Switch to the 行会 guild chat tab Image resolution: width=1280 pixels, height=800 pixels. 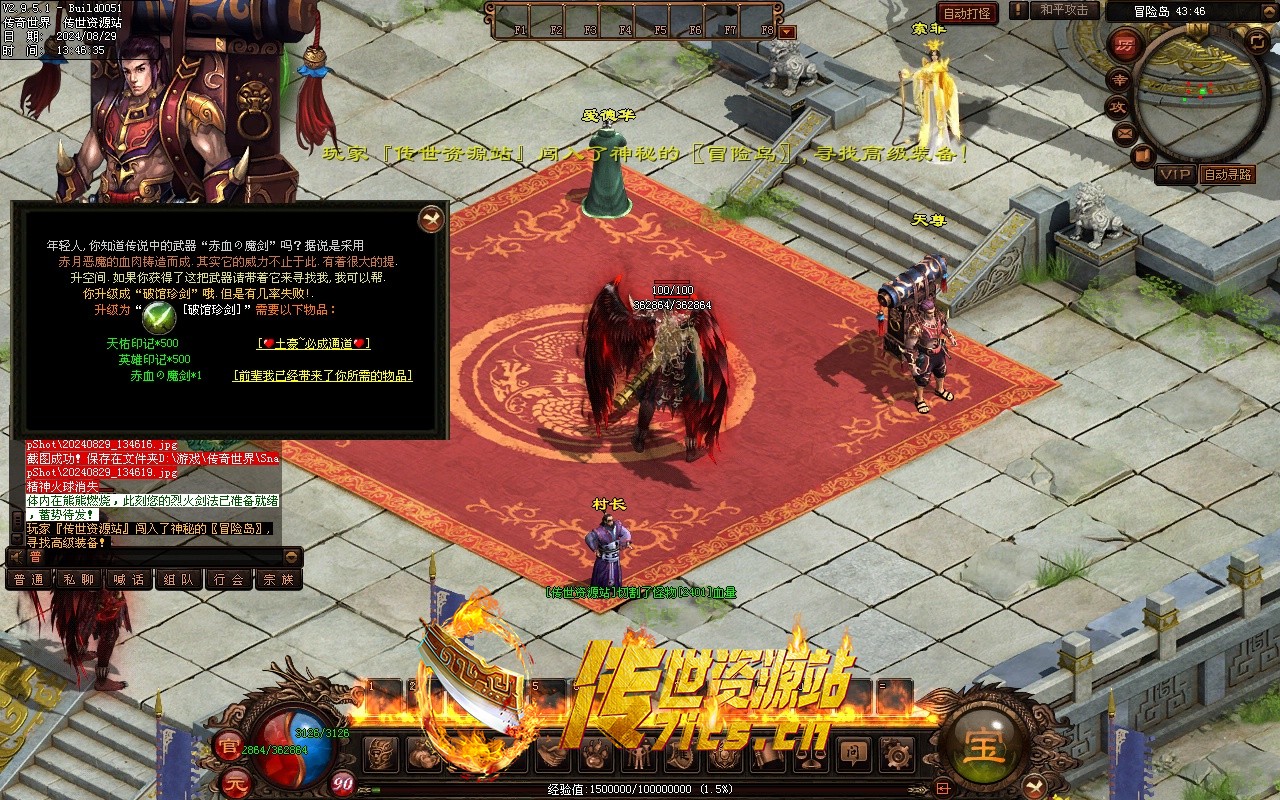(x=229, y=579)
